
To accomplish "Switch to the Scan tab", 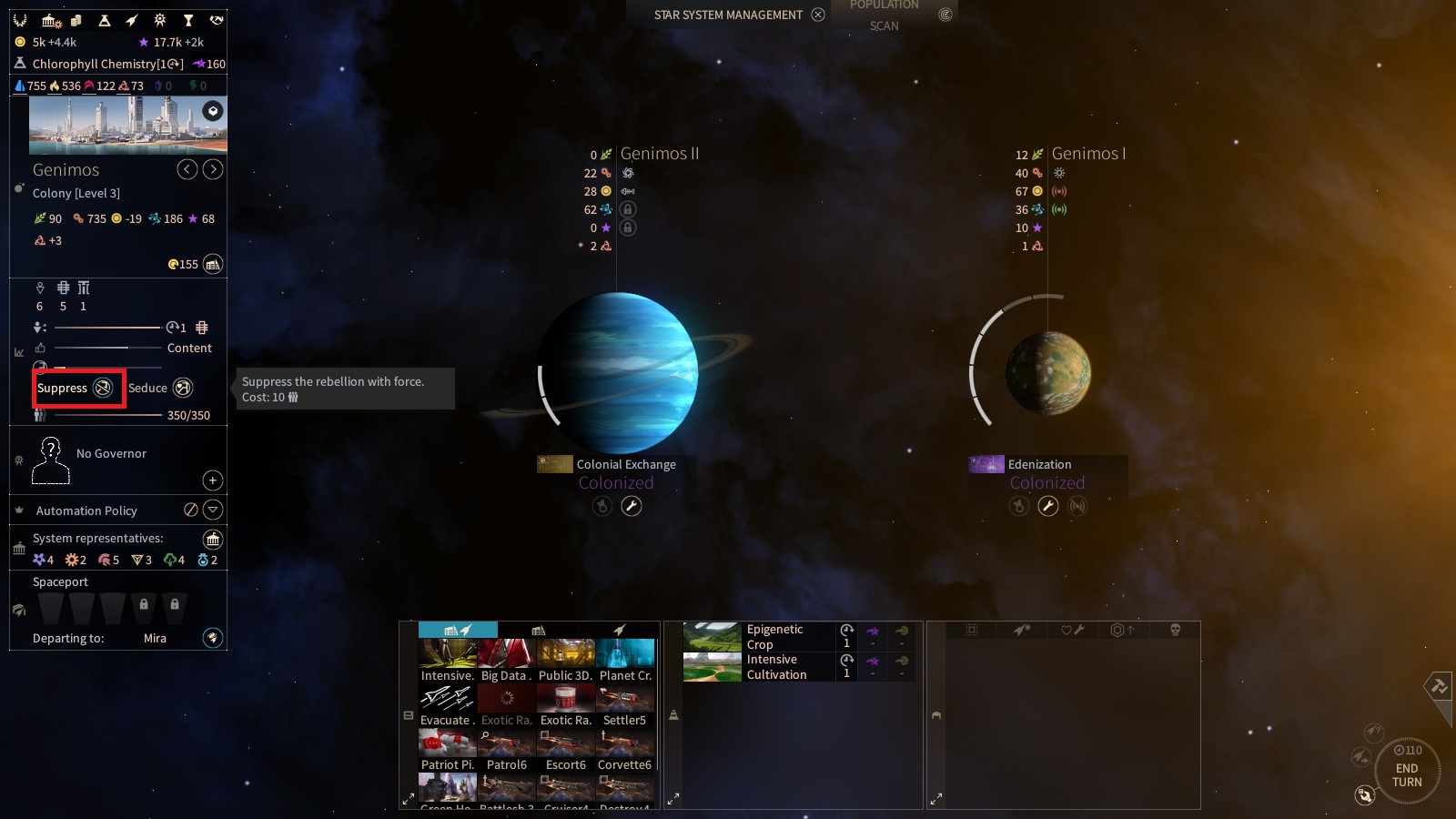I will pyautogui.click(x=884, y=25).
